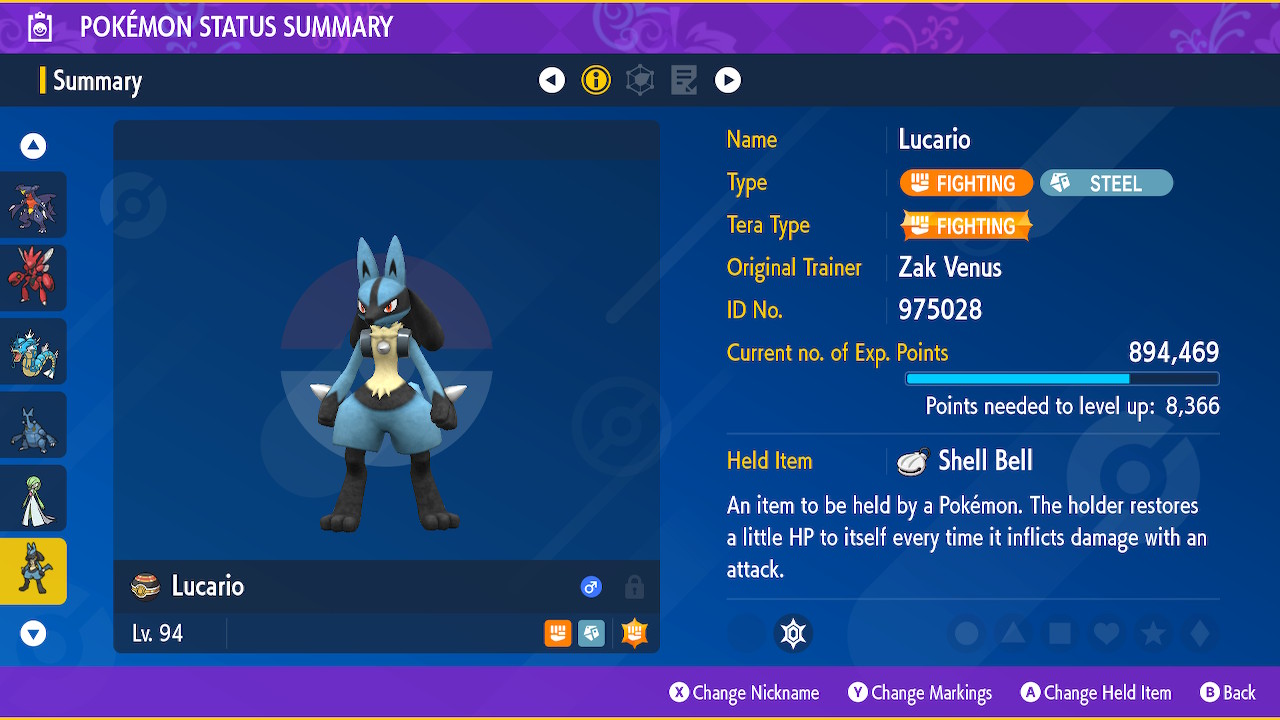Select the Tera Type Fighting banner

(x=965, y=225)
